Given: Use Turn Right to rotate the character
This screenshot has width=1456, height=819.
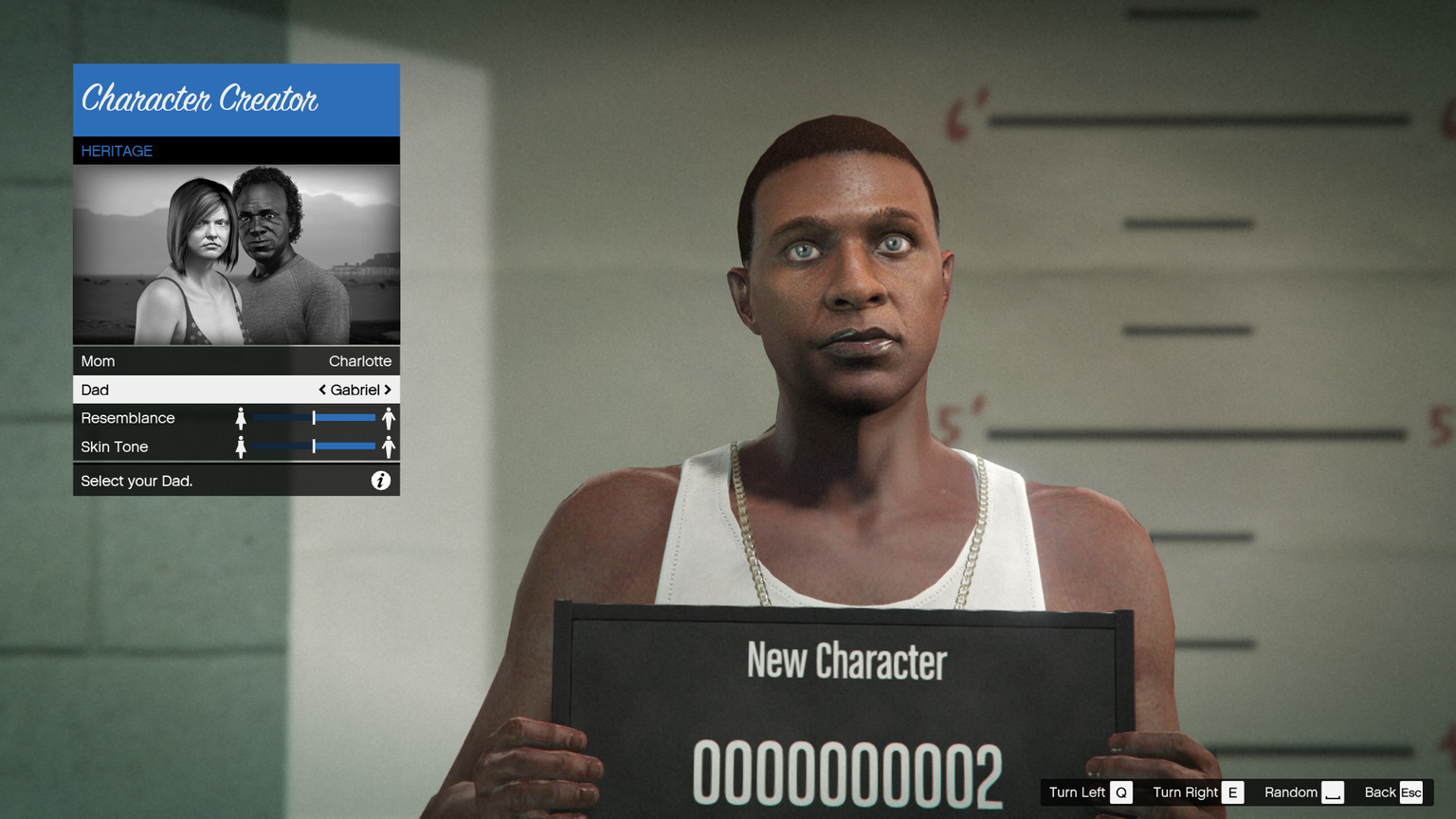Looking at the screenshot, I should pos(1197,792).
